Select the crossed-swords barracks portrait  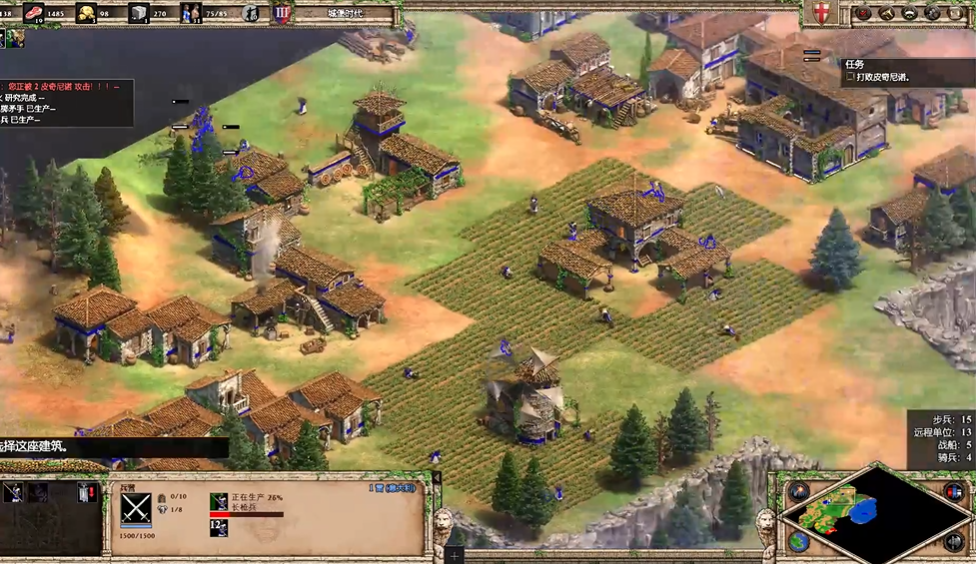point(136,507)
